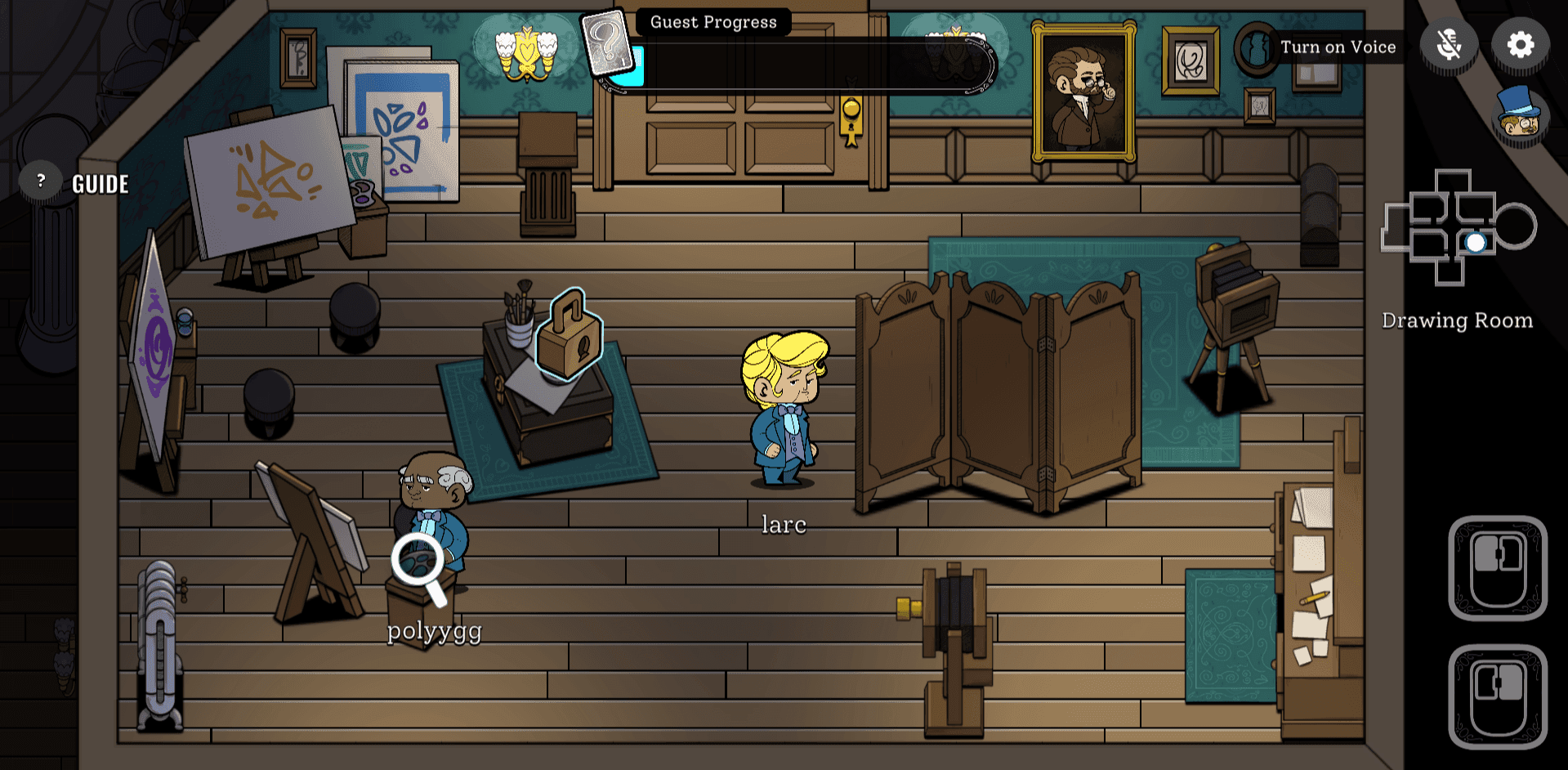Open the settings gear menu

(1520, 47)
